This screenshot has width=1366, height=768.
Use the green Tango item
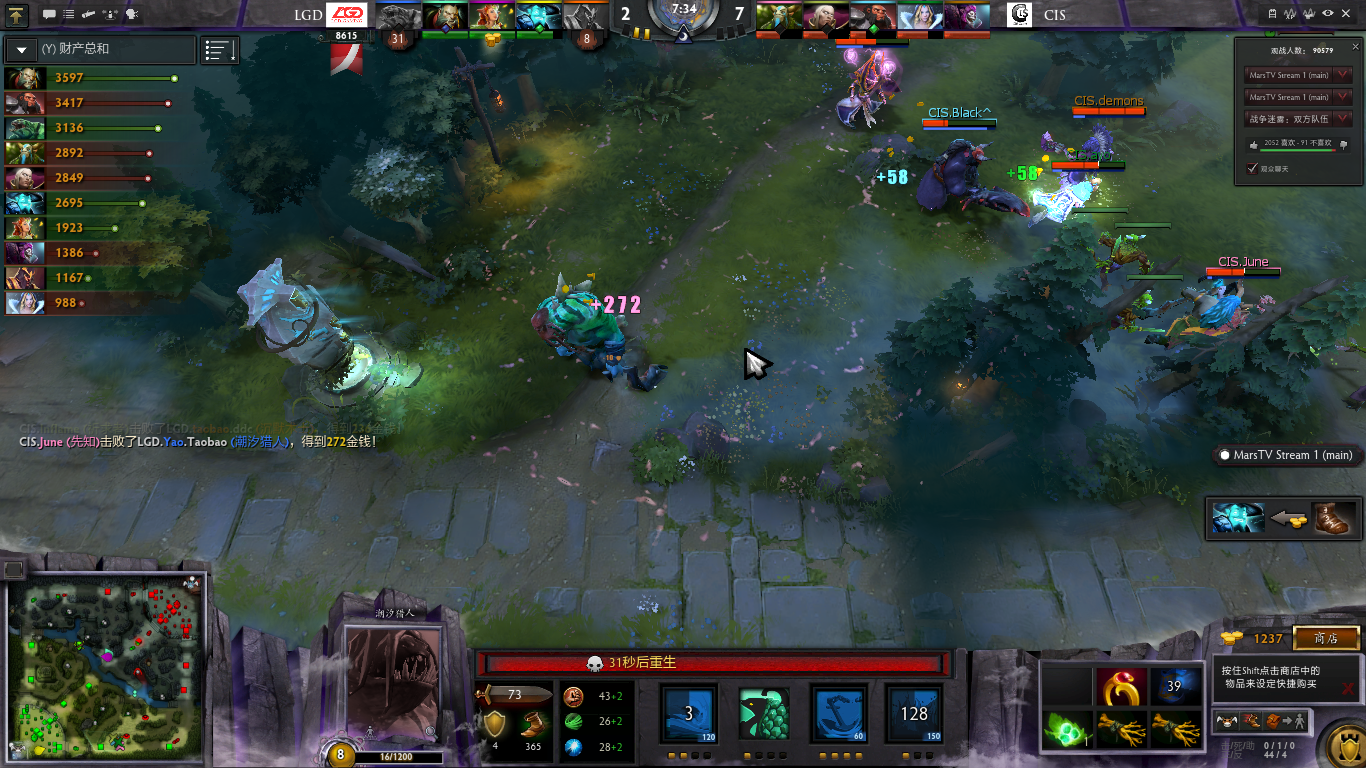pos(1066,729)
